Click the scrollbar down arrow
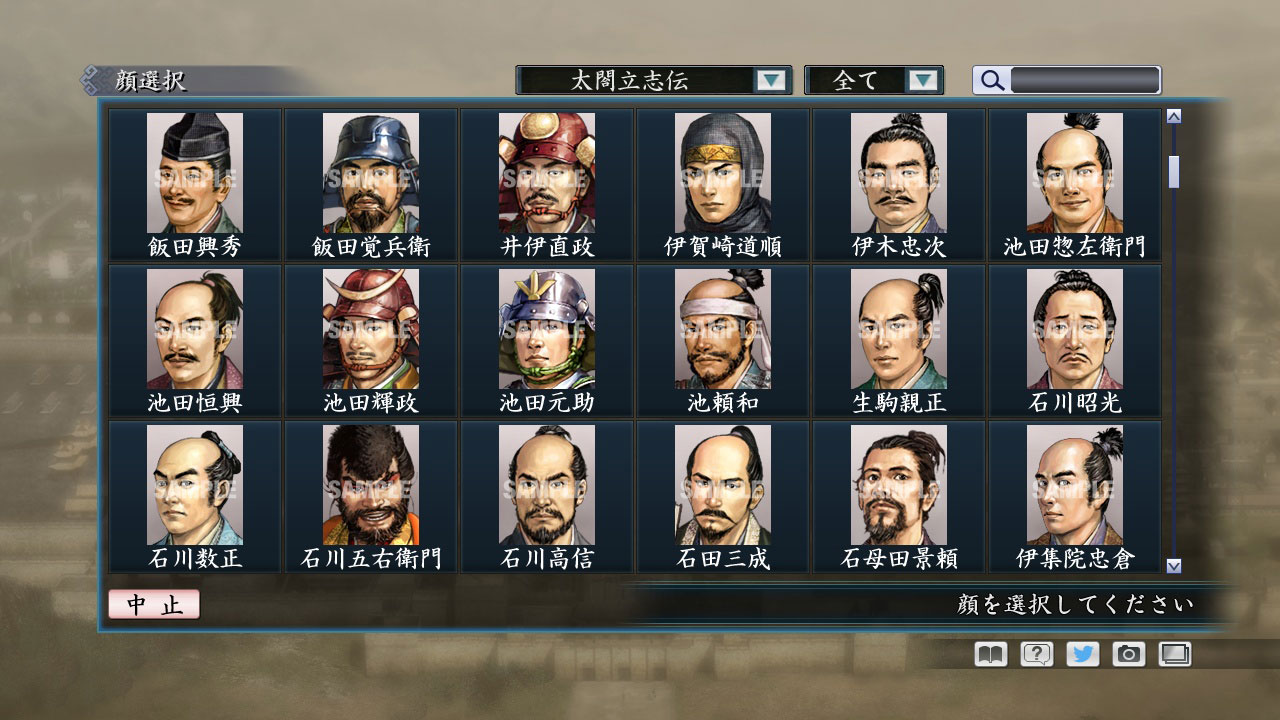Viewport: 1280px width, 720px height. (x=1172, y=564)
